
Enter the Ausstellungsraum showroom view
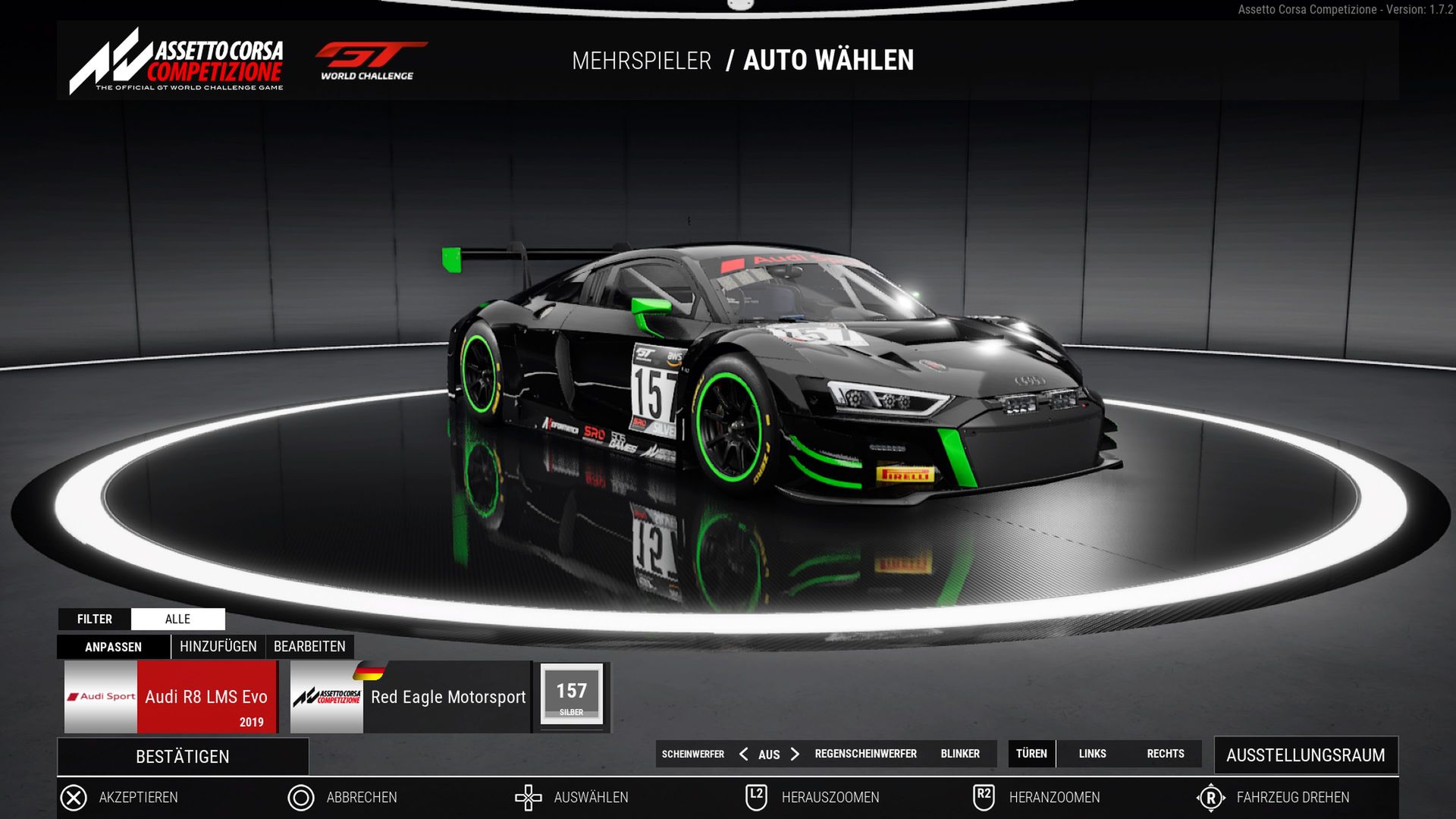click(x=1306, y=755)
